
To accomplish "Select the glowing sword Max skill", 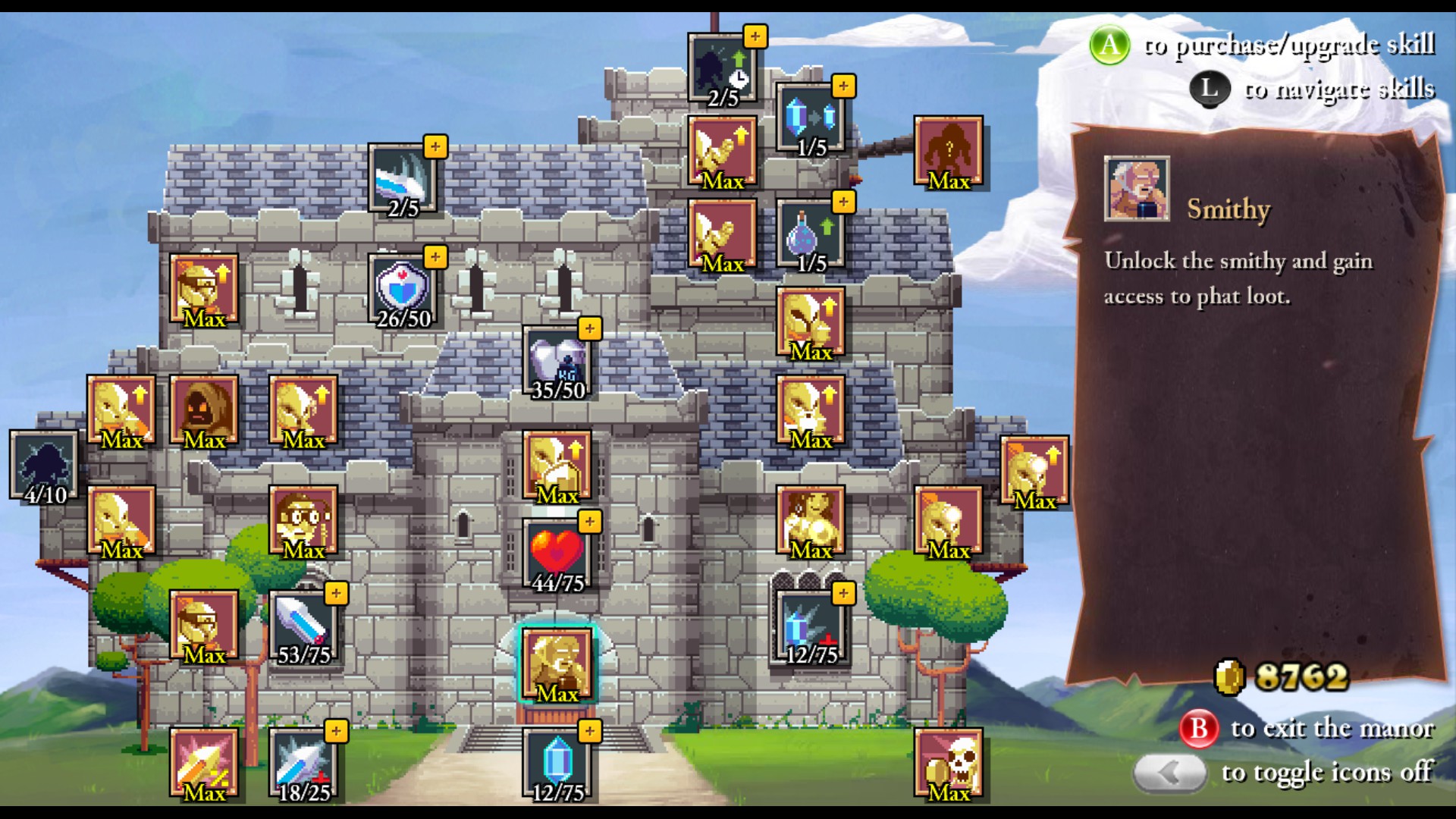I will tap(204, 763).
